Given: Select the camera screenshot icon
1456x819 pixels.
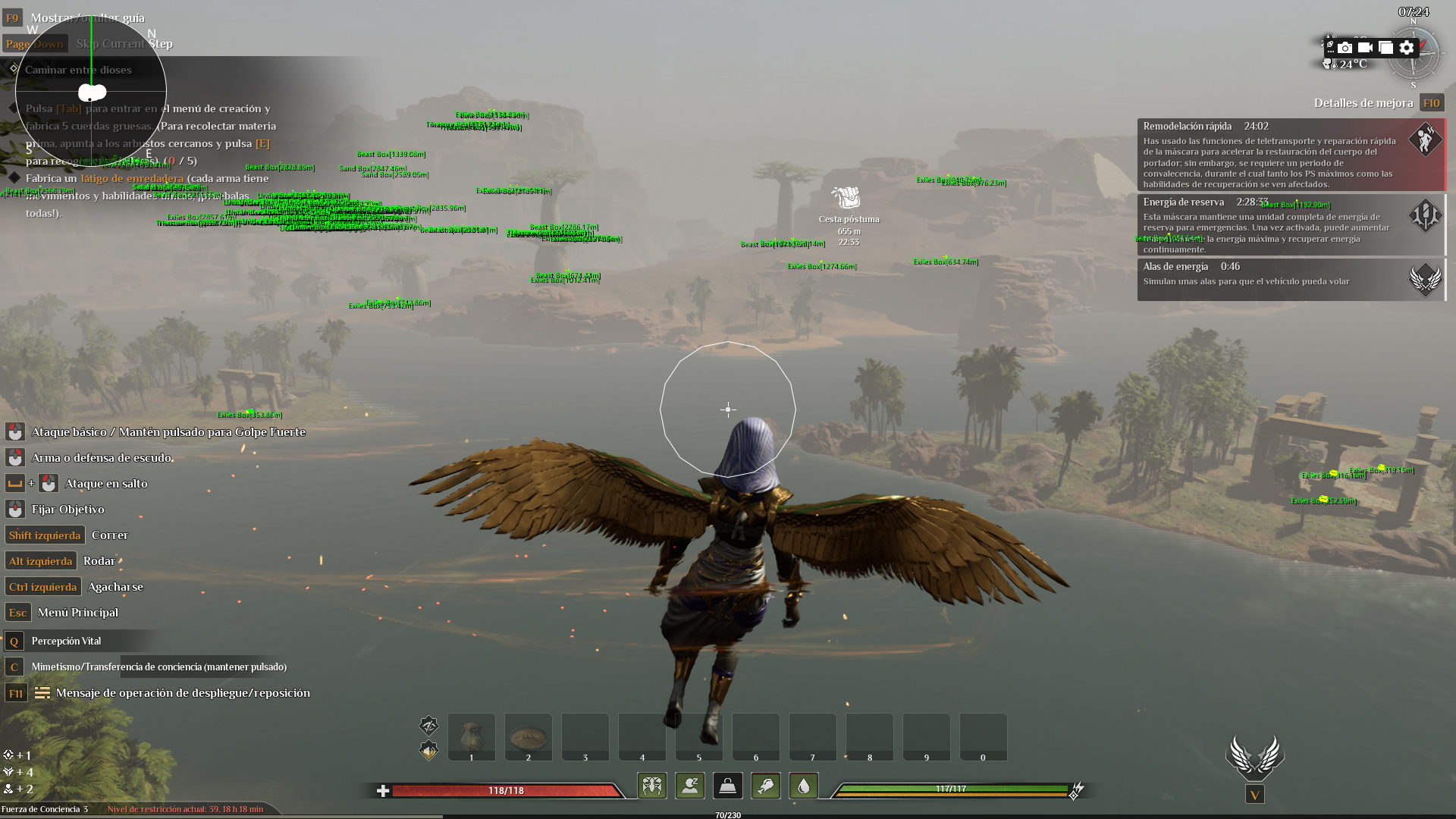Looking at the screenshot, I should (x=1345, y=47).
